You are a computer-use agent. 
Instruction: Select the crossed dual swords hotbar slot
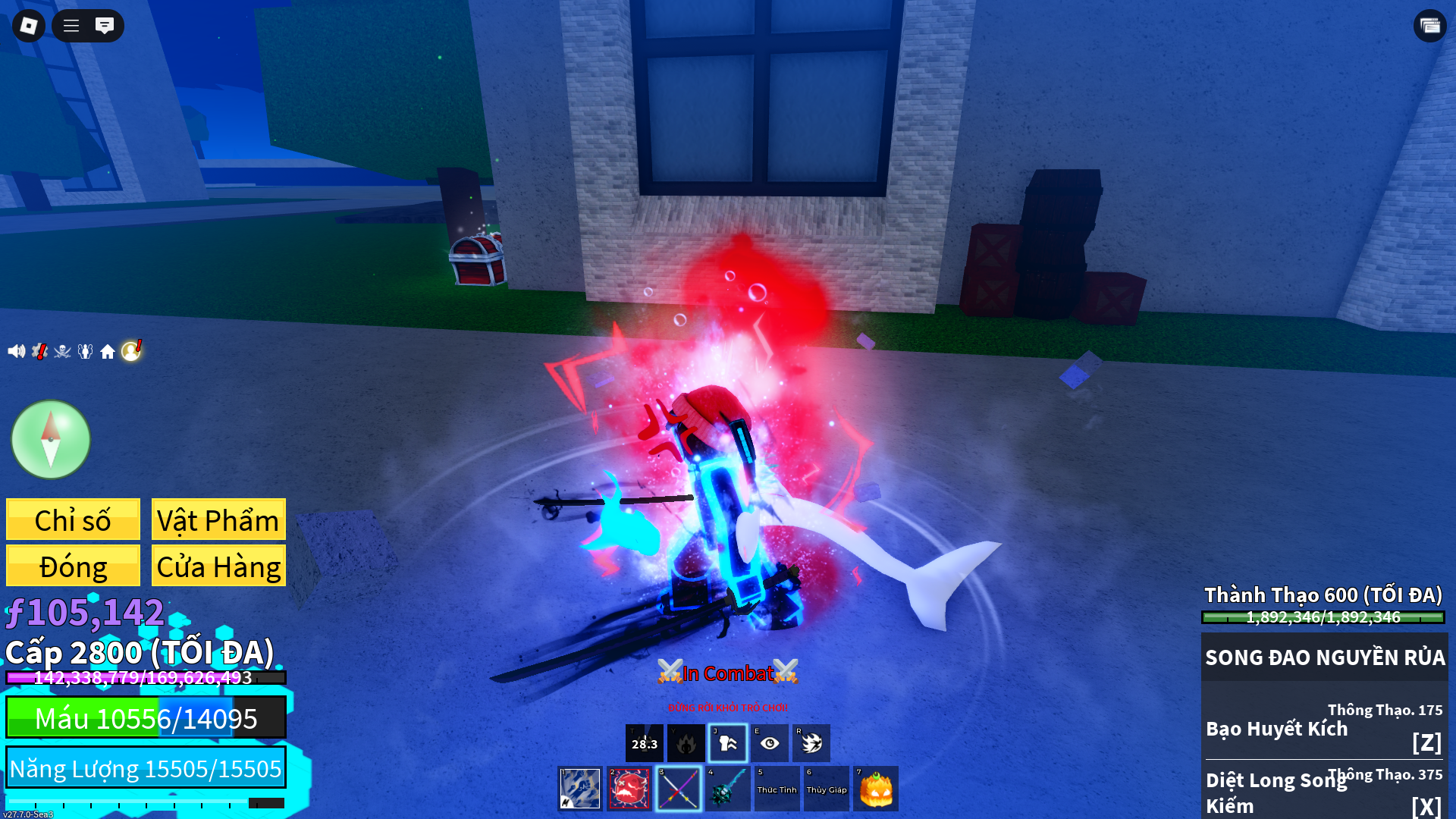point(679,789)
